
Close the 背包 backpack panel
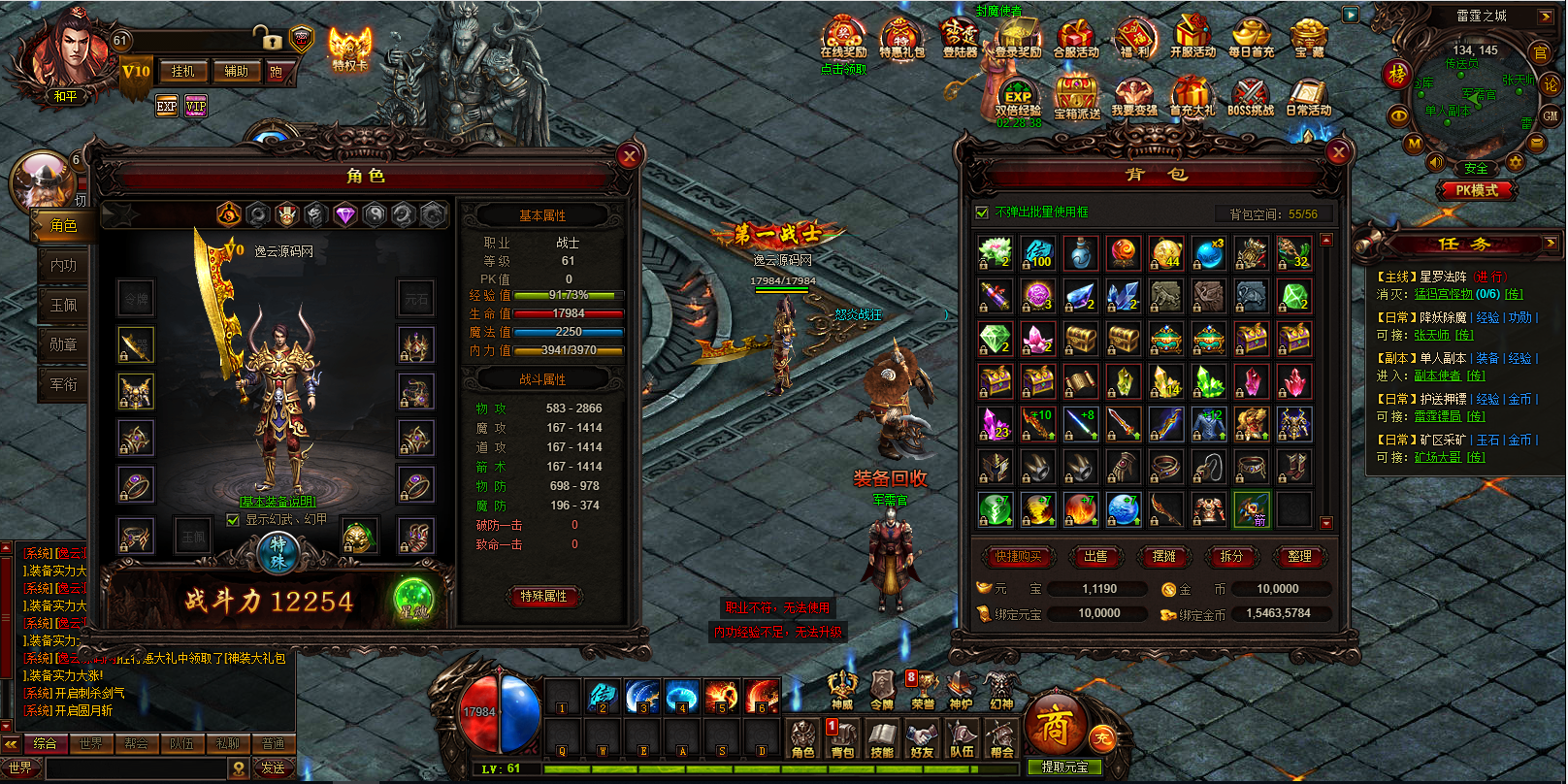point(1338,152)
